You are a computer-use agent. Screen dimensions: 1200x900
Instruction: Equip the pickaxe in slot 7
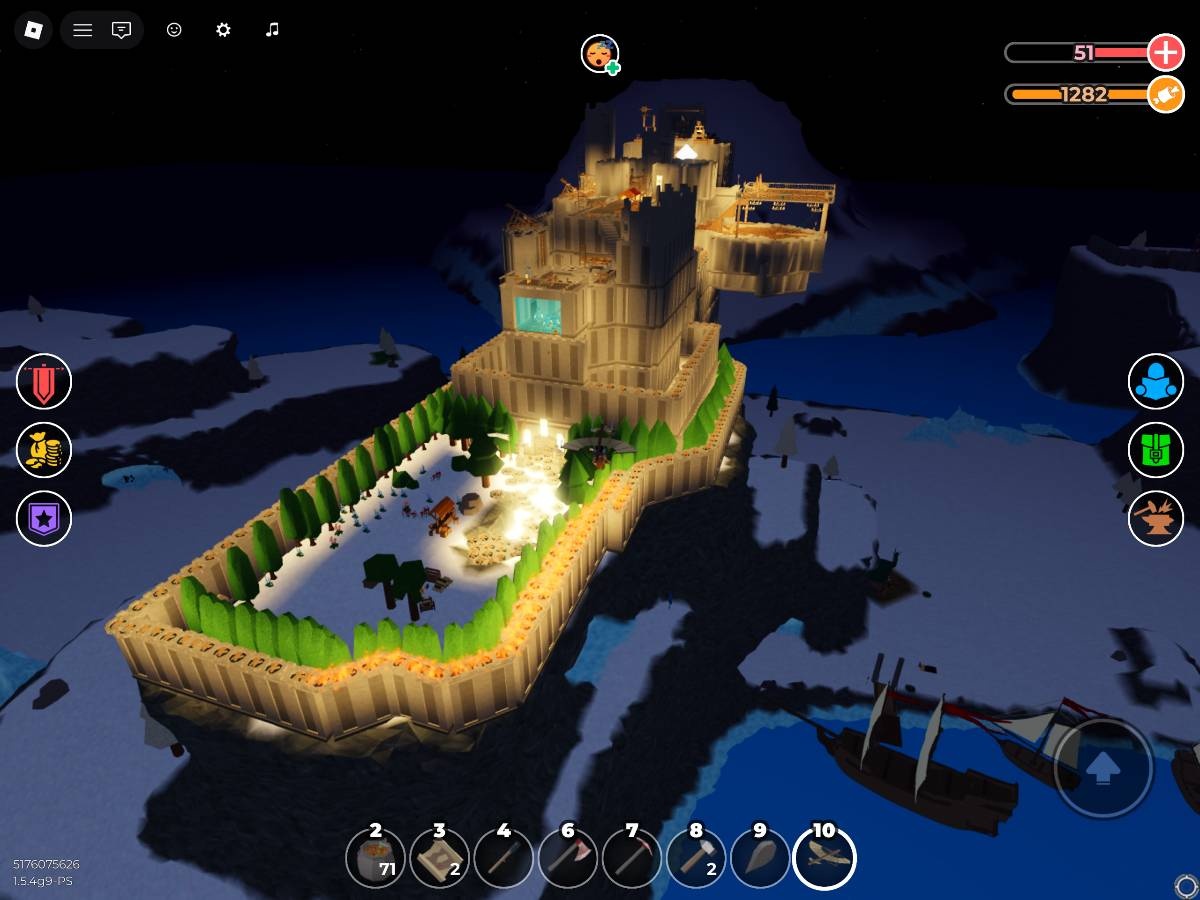pyautogui.click(x=632, y=858)
